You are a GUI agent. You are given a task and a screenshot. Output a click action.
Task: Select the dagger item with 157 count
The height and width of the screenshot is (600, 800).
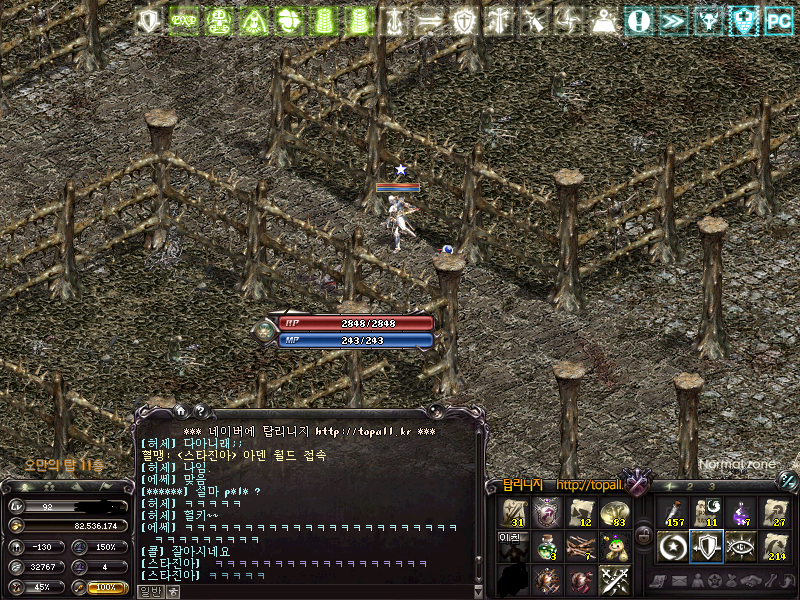pyautogui.click(x=672, y=513)
